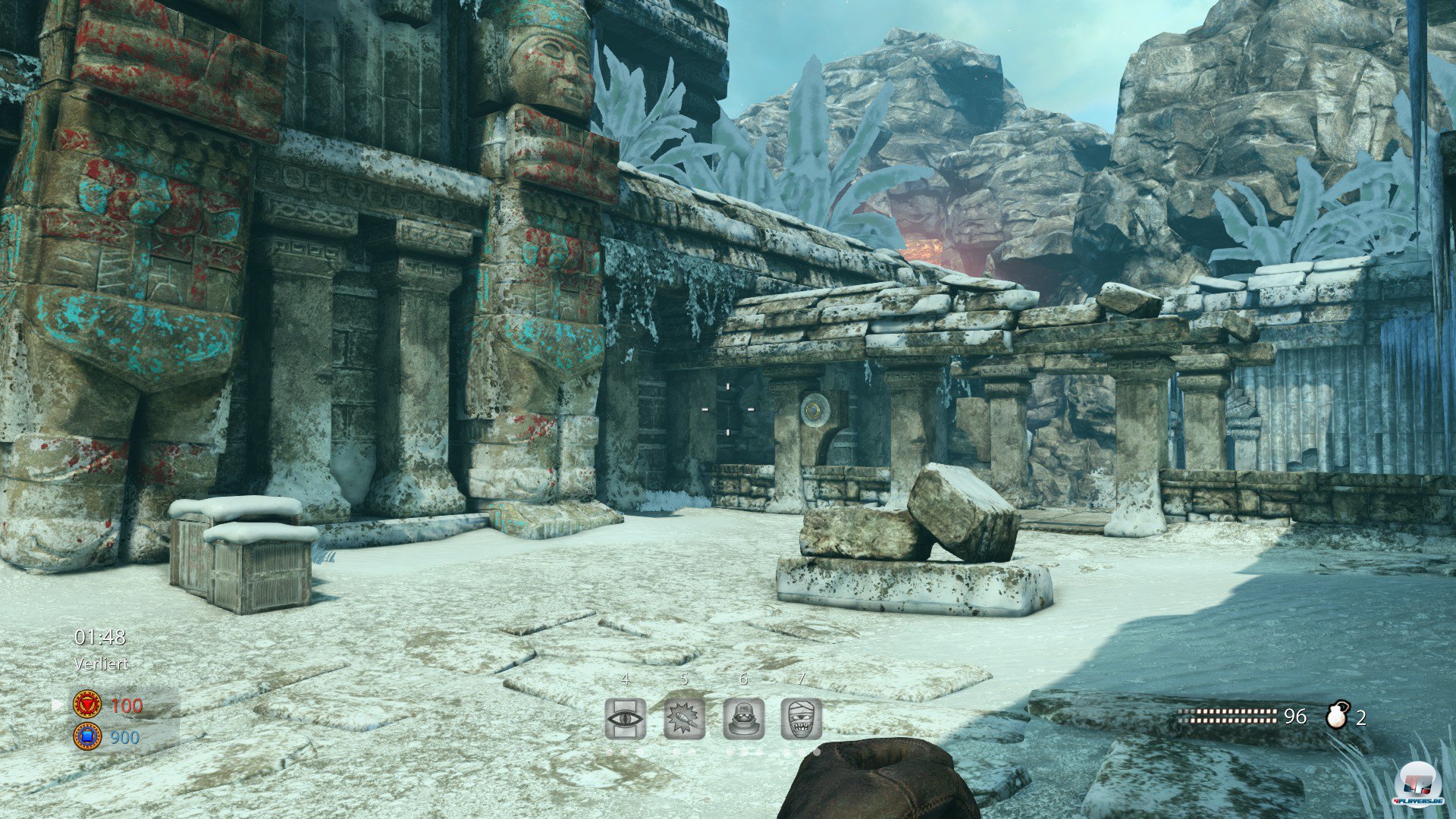Screen dimensions: 1456x819
Task: Click the red triangle team emblem
Action: click(87, 704)
